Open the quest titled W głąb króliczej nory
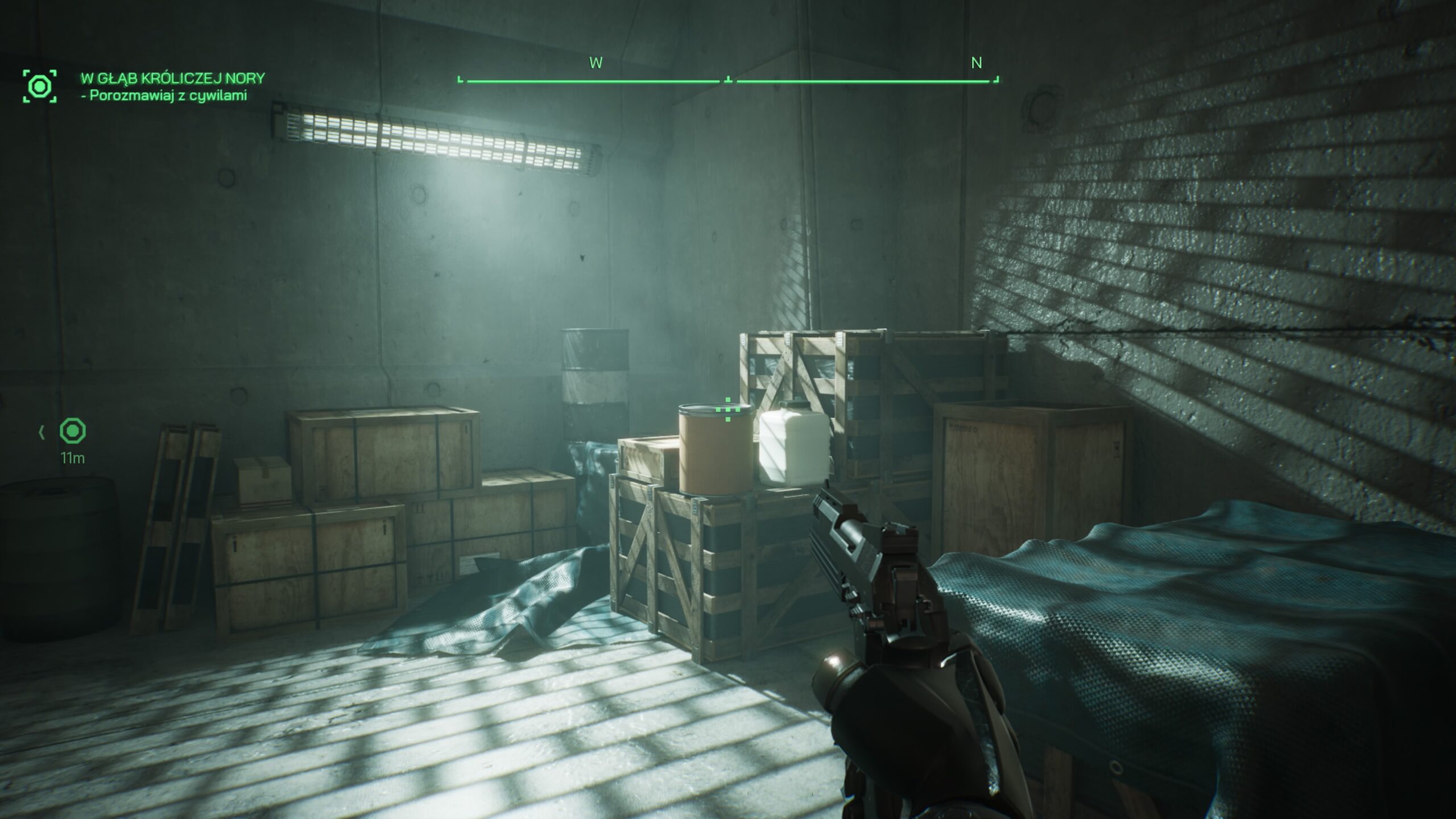 (173, 78)
